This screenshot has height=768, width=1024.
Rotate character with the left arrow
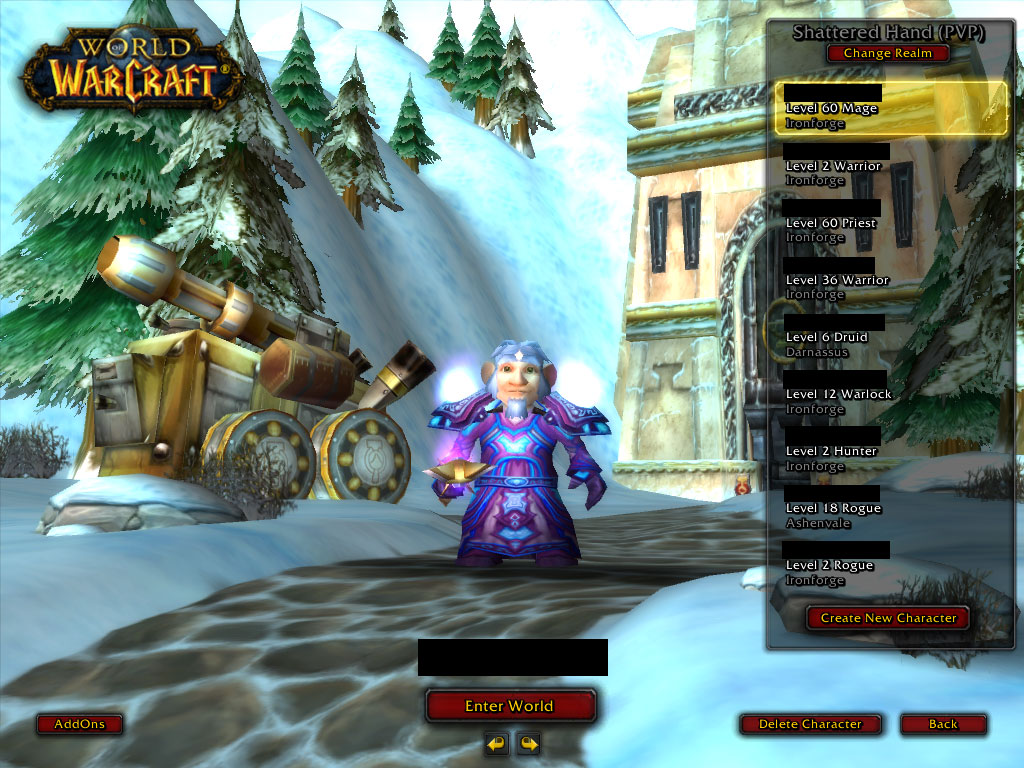coord(496,743)
